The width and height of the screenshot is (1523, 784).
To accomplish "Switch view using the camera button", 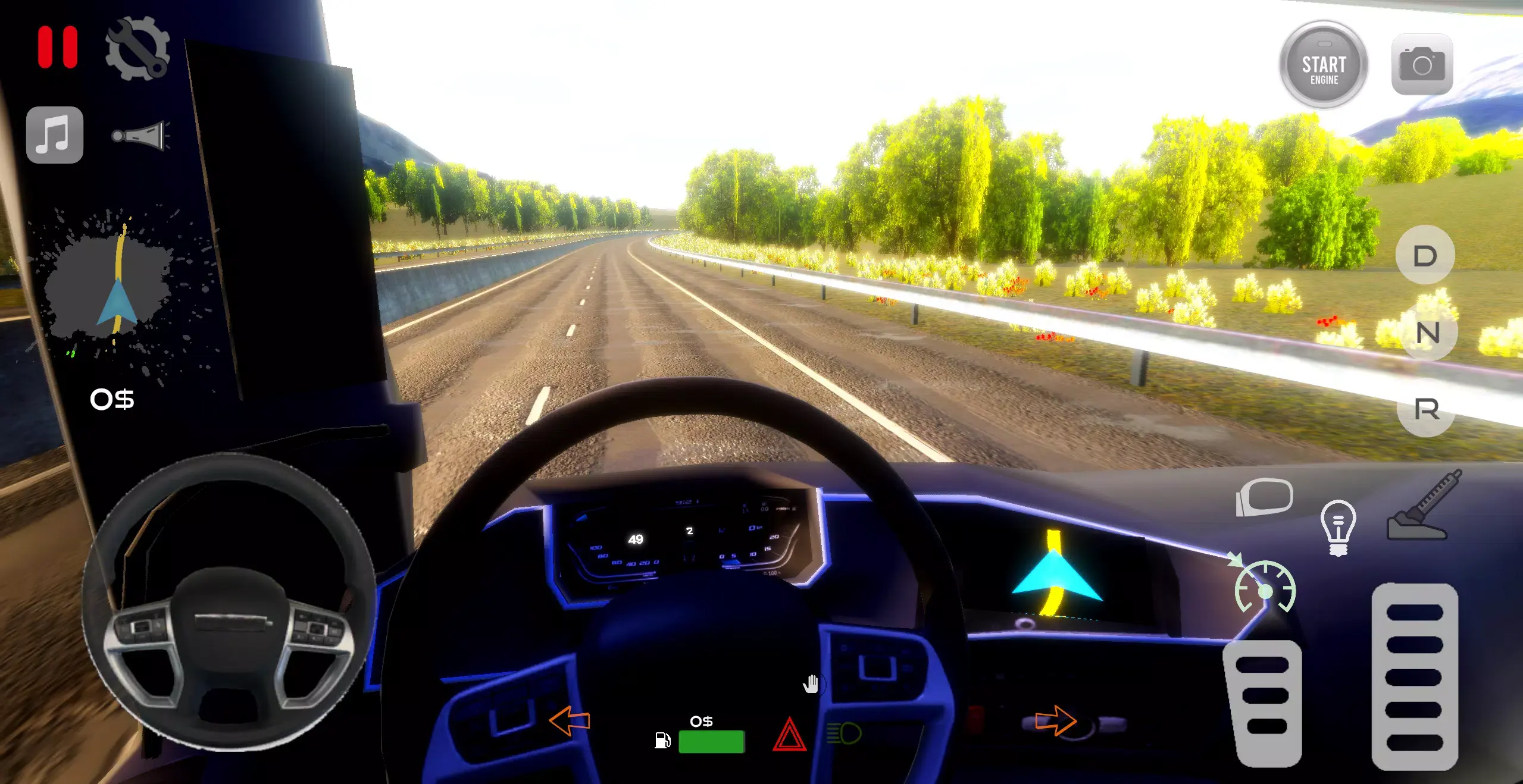I will (x=1422, y=64).
